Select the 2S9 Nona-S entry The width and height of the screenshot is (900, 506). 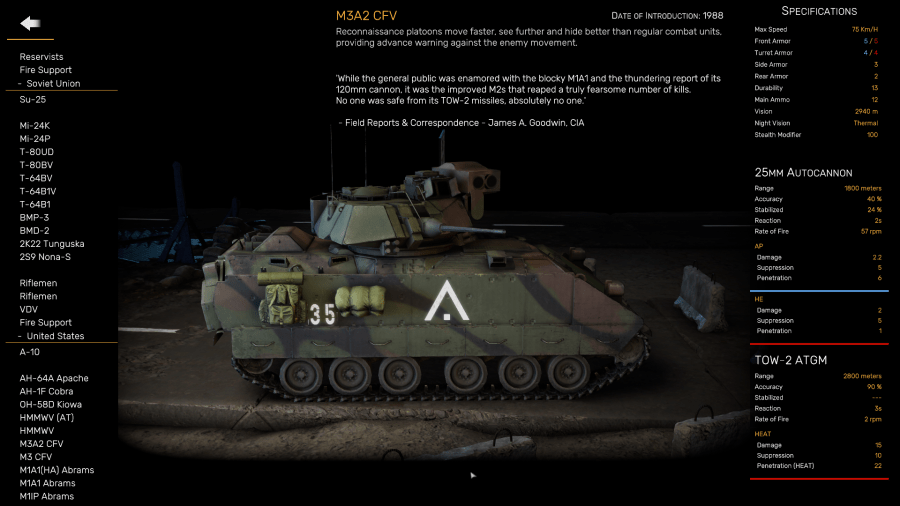click(45, 257)
